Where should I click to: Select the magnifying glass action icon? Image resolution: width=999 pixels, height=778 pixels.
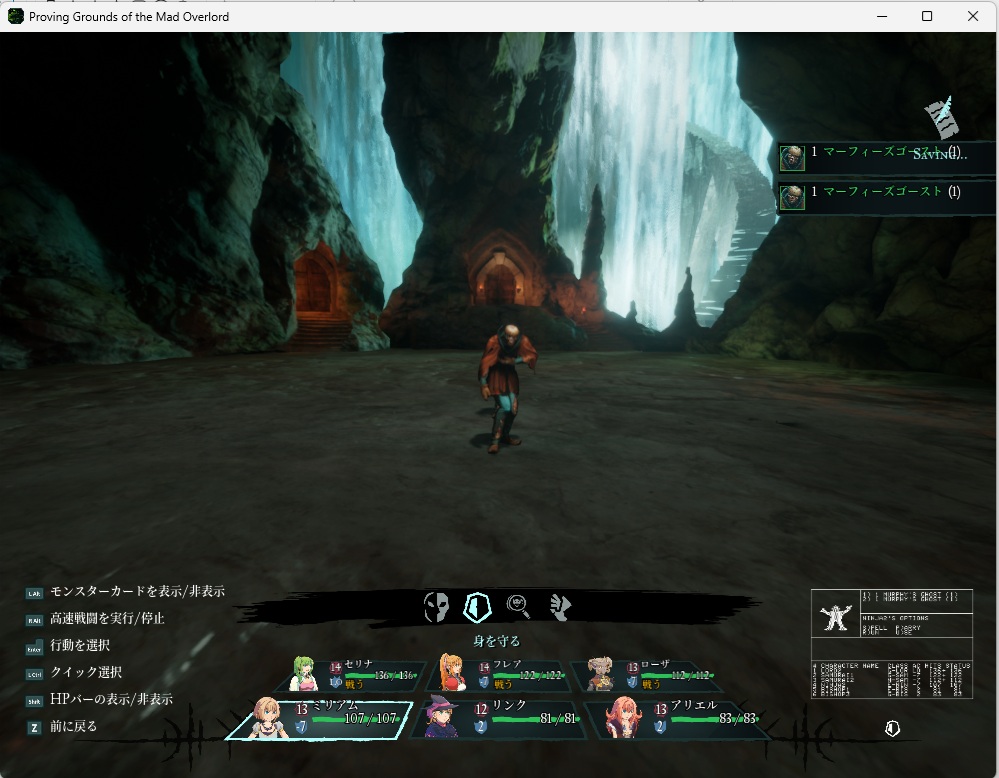[x=518, y=605]
